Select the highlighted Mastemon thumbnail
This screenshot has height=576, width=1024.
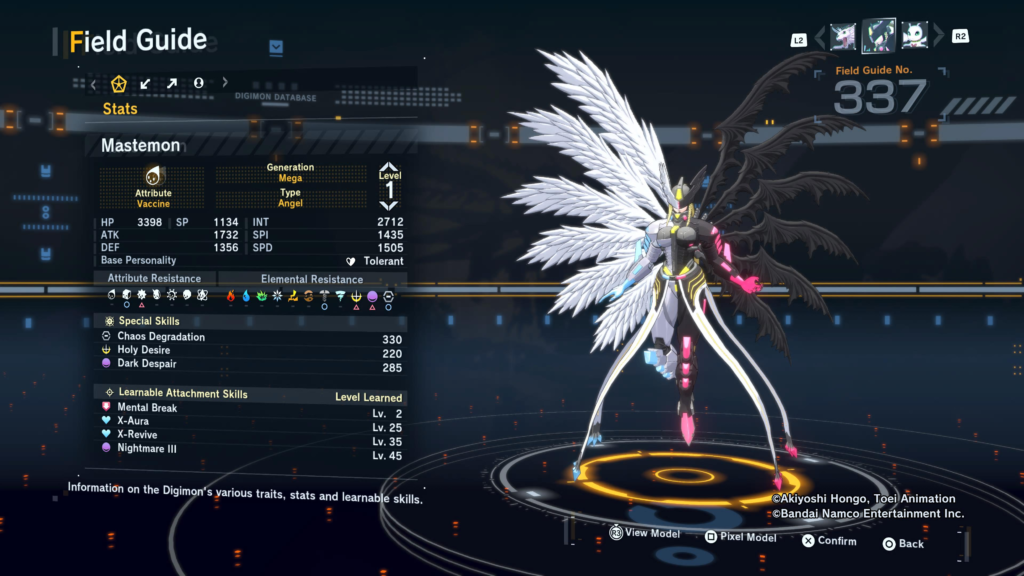(x=879, y=36)
